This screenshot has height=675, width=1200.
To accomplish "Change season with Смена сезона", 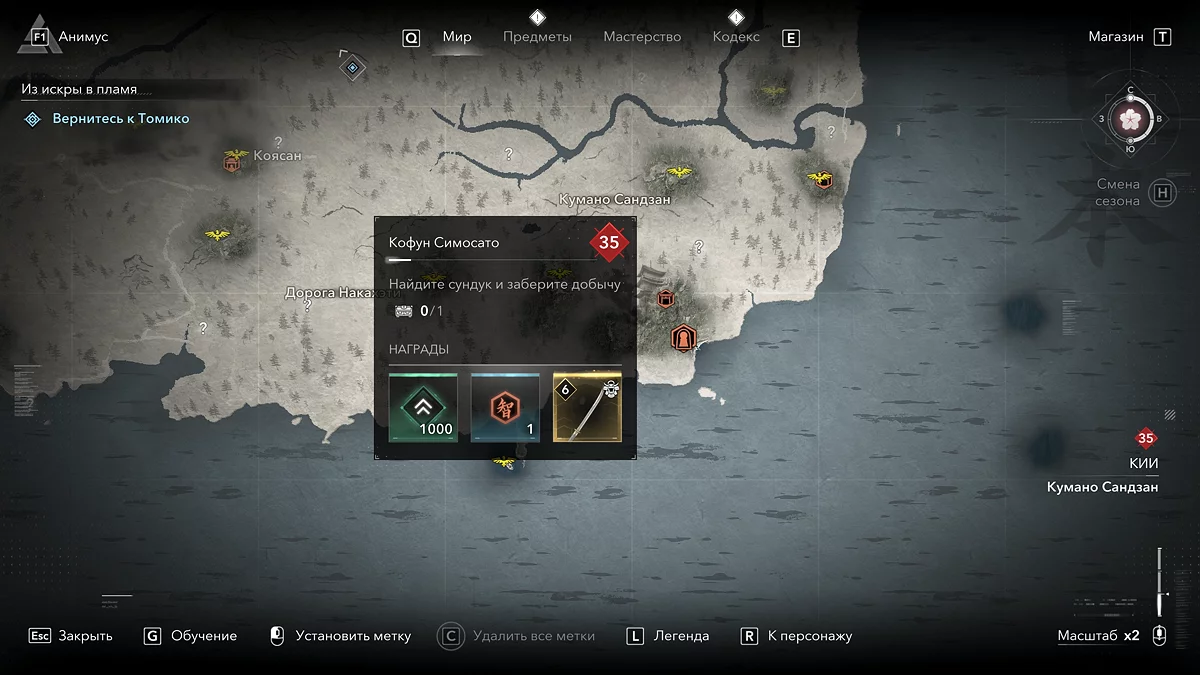I will pyautogui.click(x=1118, y=192).
